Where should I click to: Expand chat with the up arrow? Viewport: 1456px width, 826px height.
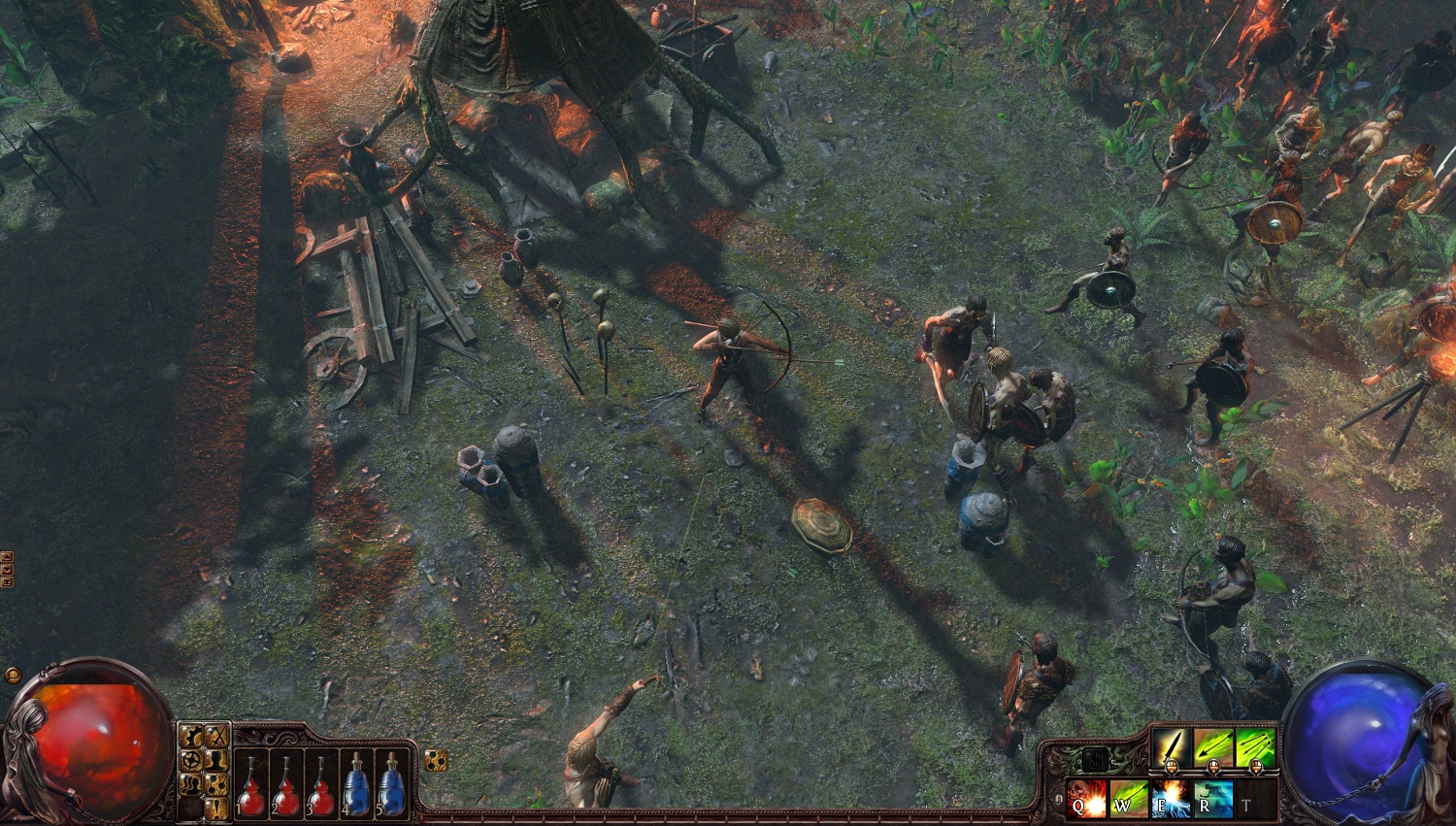[x=7, y=556]
